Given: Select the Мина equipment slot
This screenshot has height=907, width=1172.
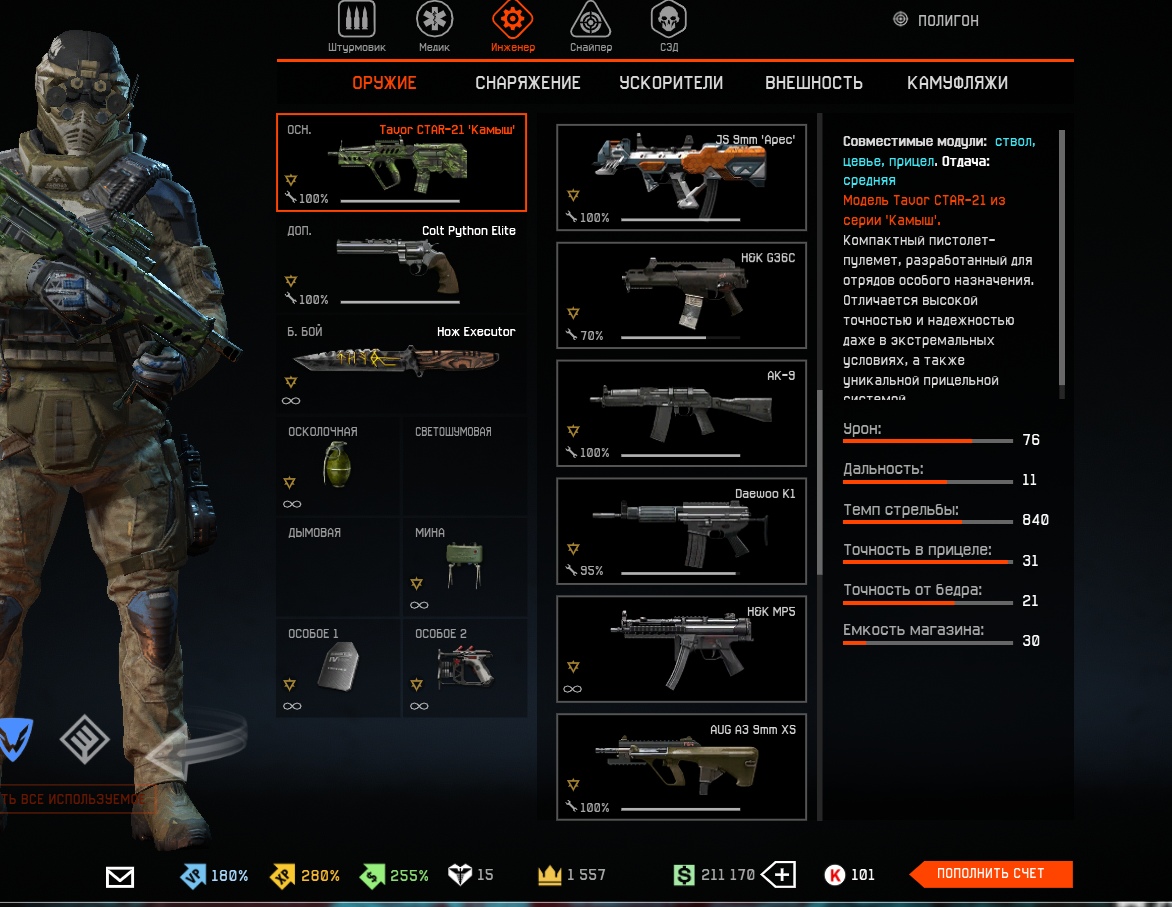Looking at the screenshot, I should (x=464, y=567).
